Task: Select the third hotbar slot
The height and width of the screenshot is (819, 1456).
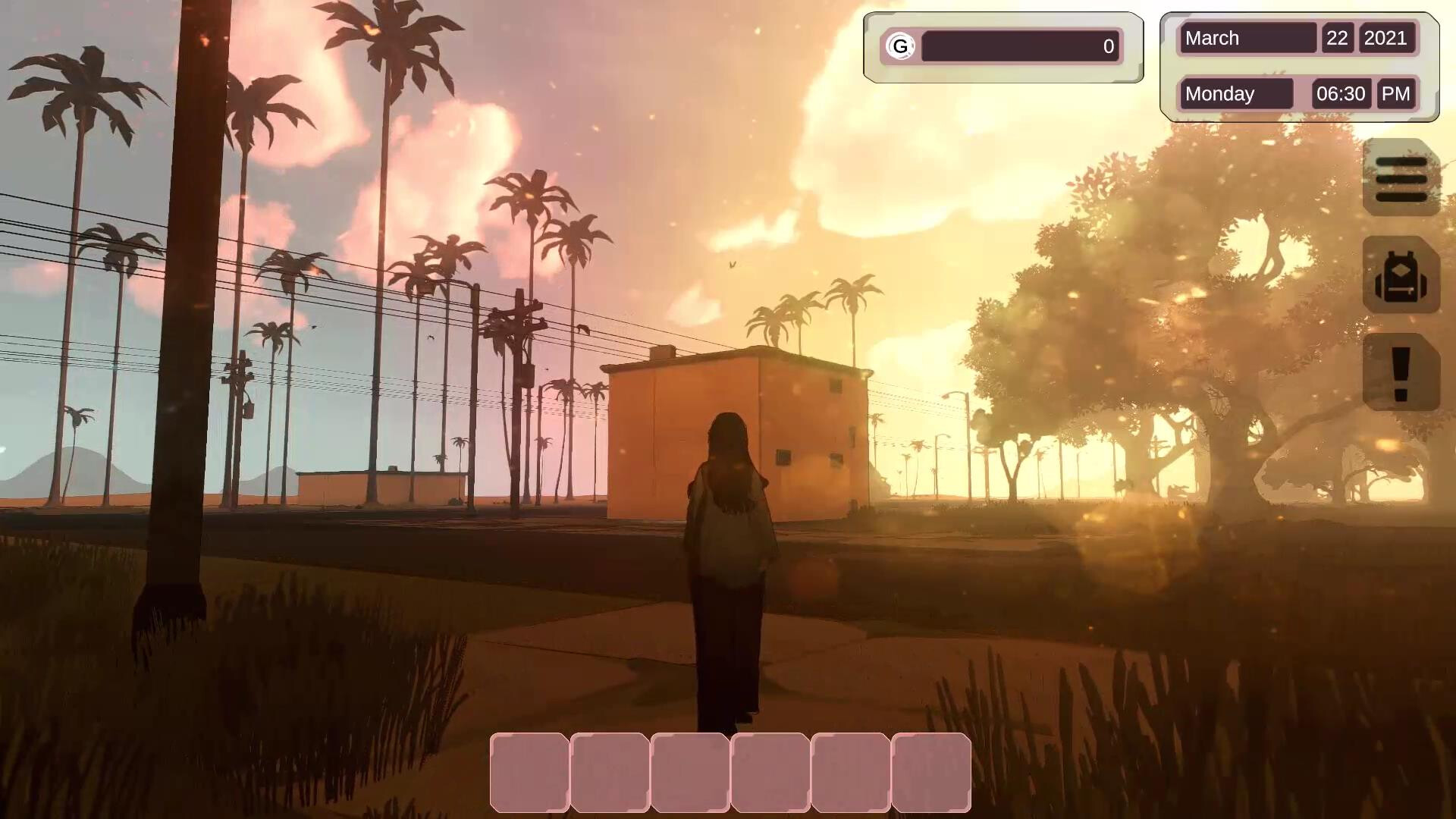Action: [691, 773]
